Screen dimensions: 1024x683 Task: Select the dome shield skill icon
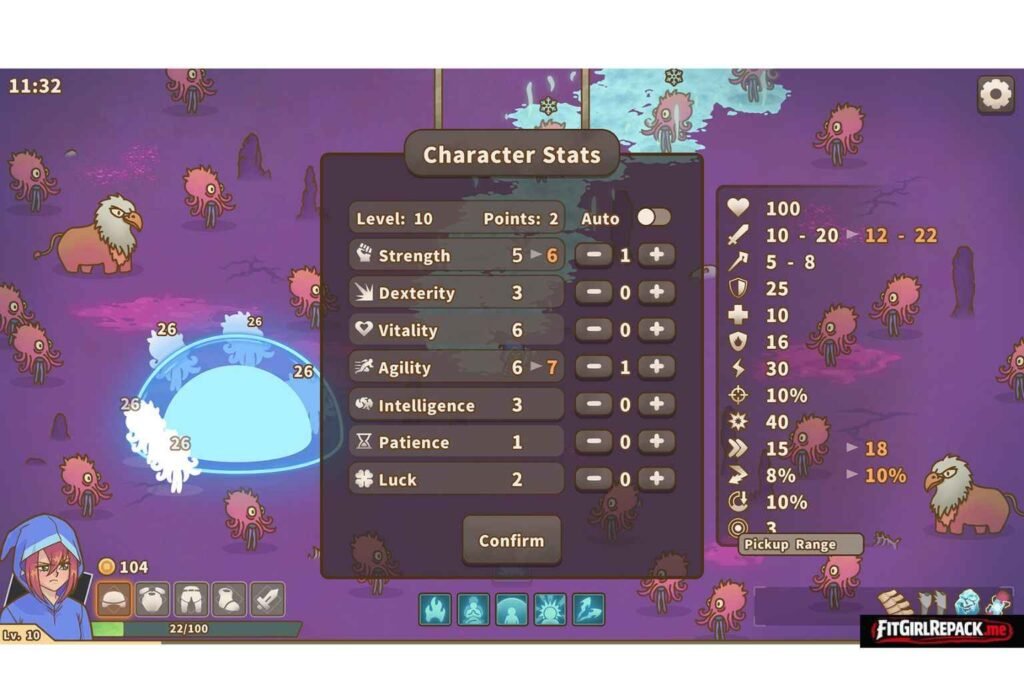(x=511, y=608)
